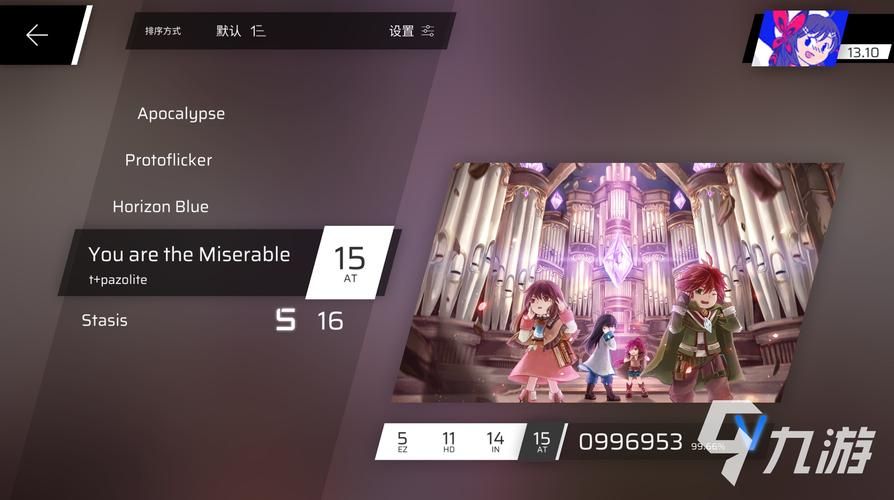The width and height of the screenshot is (894, 500).
Task: Select You are the Miserable entry
Action: point(189,262)
